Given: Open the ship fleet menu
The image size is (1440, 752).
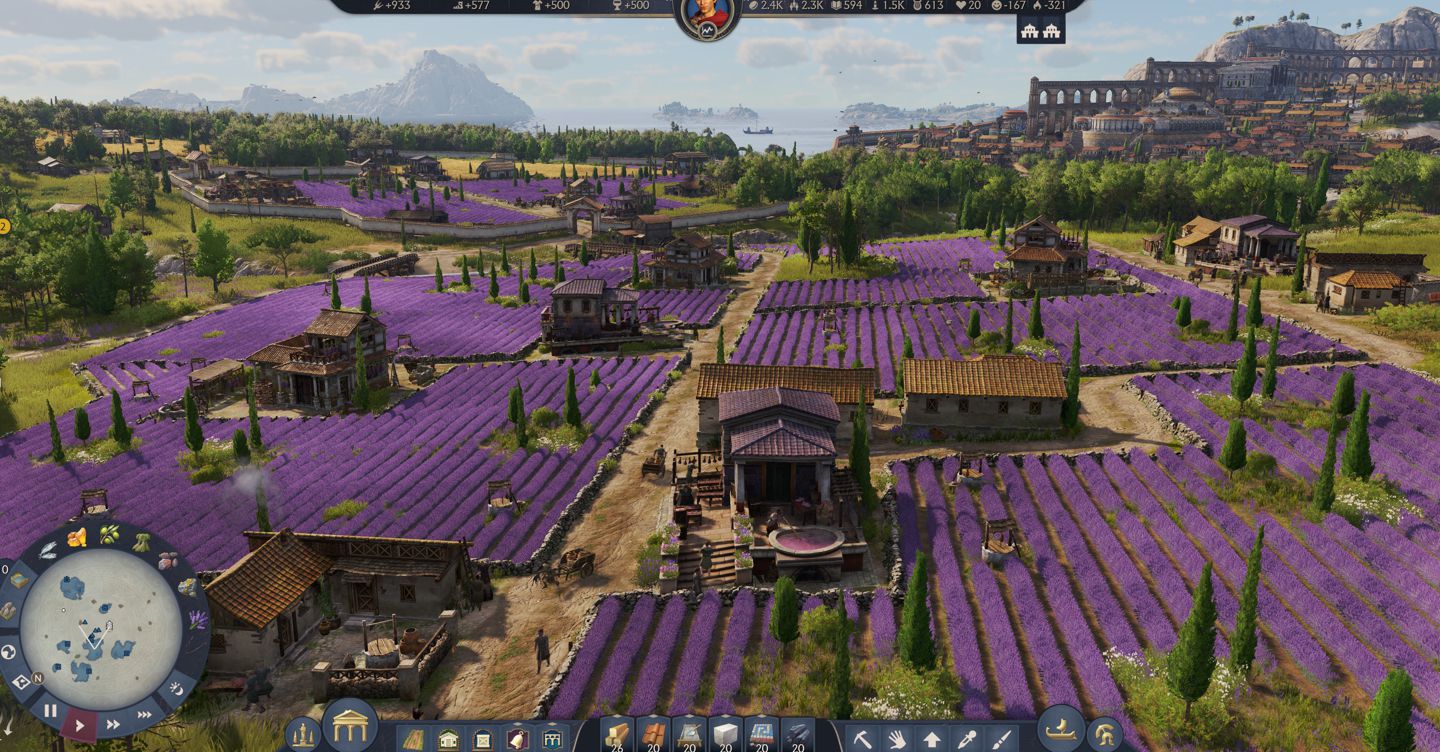Looking at the screenshot, I should (1060, 728).
